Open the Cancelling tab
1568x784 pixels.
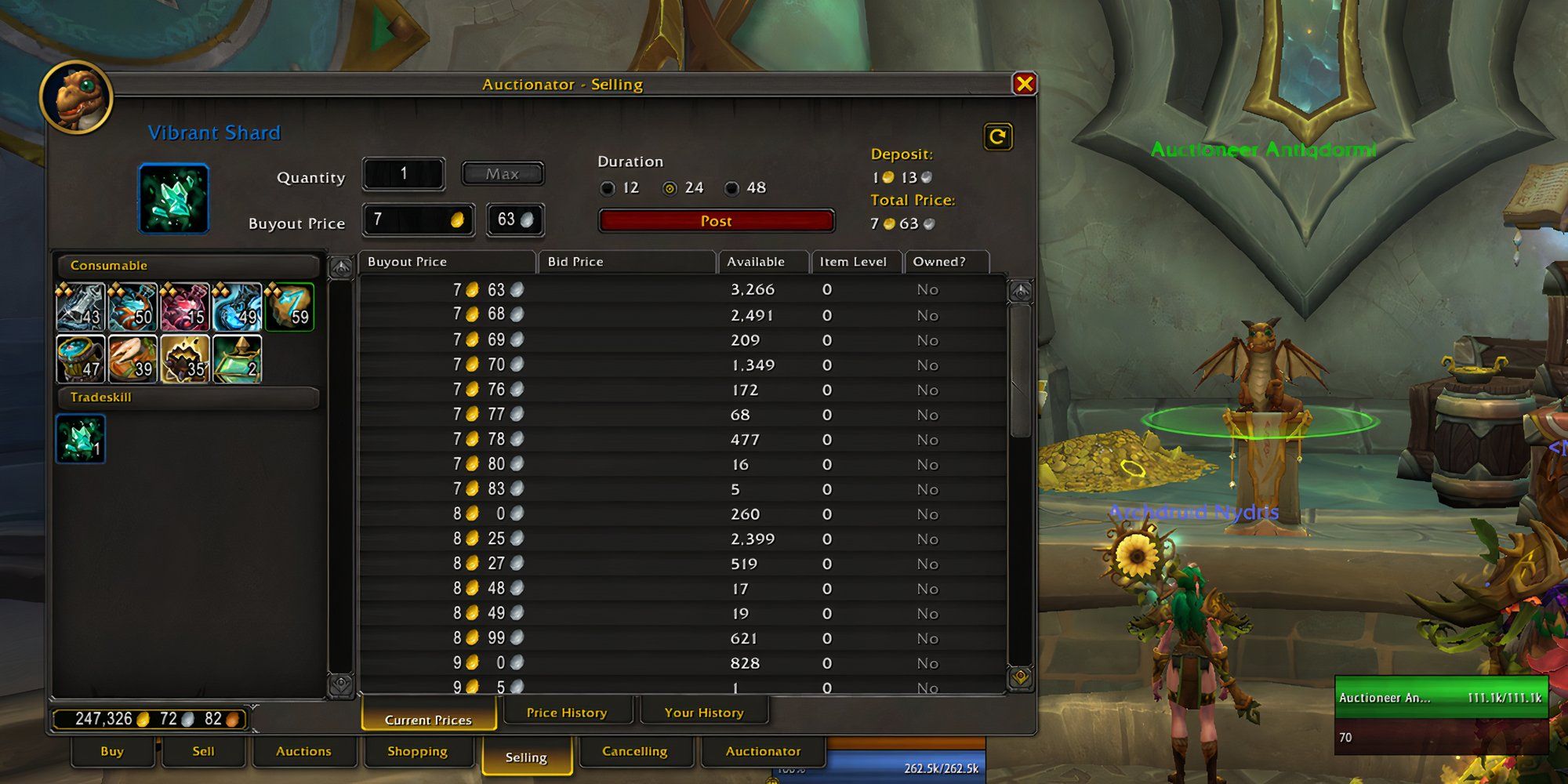635,751
